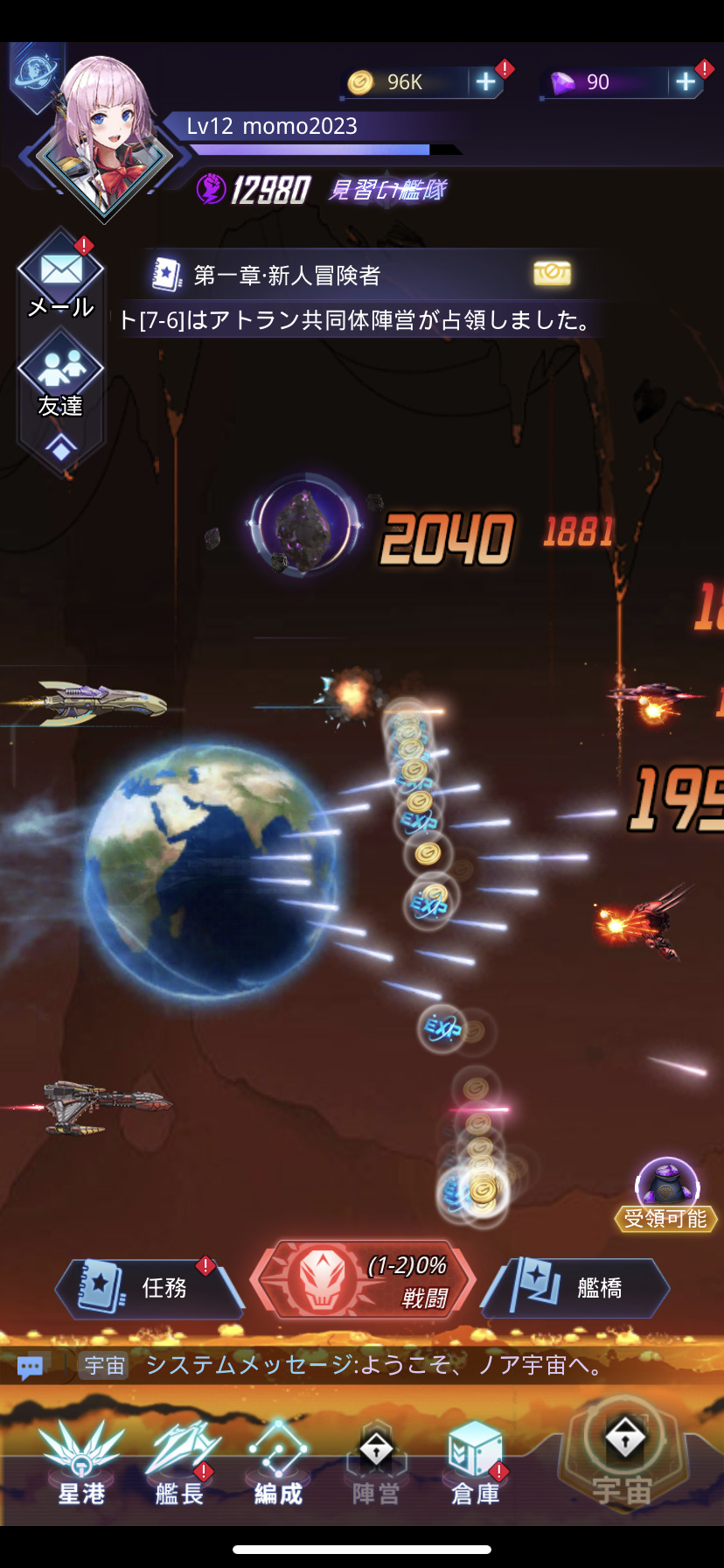This screenshot has height=1568, width=724.
Task: Start the (1-2) 戦闘 battle
Action: pos(364,1280)
